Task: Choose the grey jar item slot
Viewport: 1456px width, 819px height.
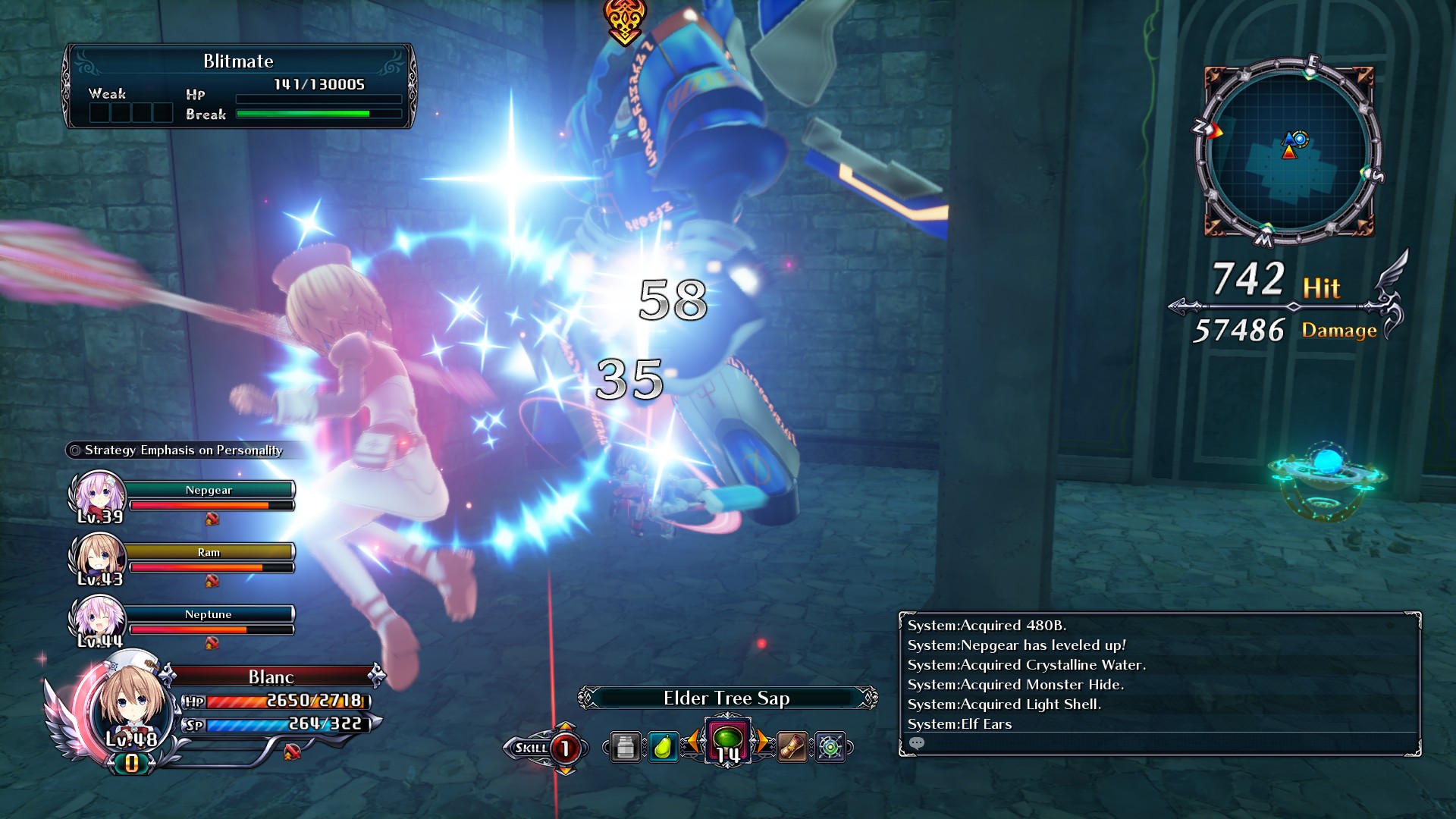Action: [626, 748]
